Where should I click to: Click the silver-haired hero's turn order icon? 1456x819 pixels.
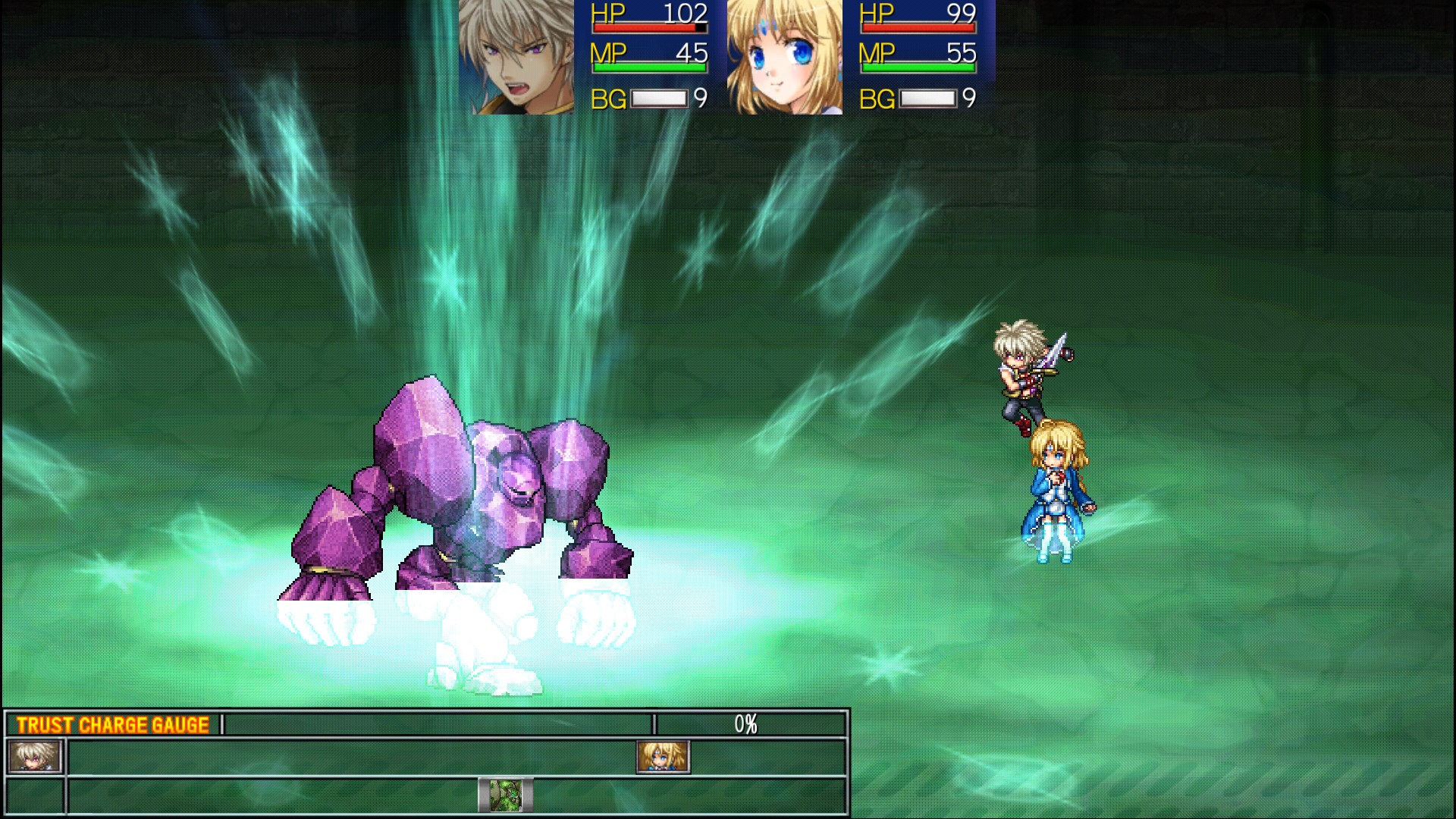[x=34, y=757]
